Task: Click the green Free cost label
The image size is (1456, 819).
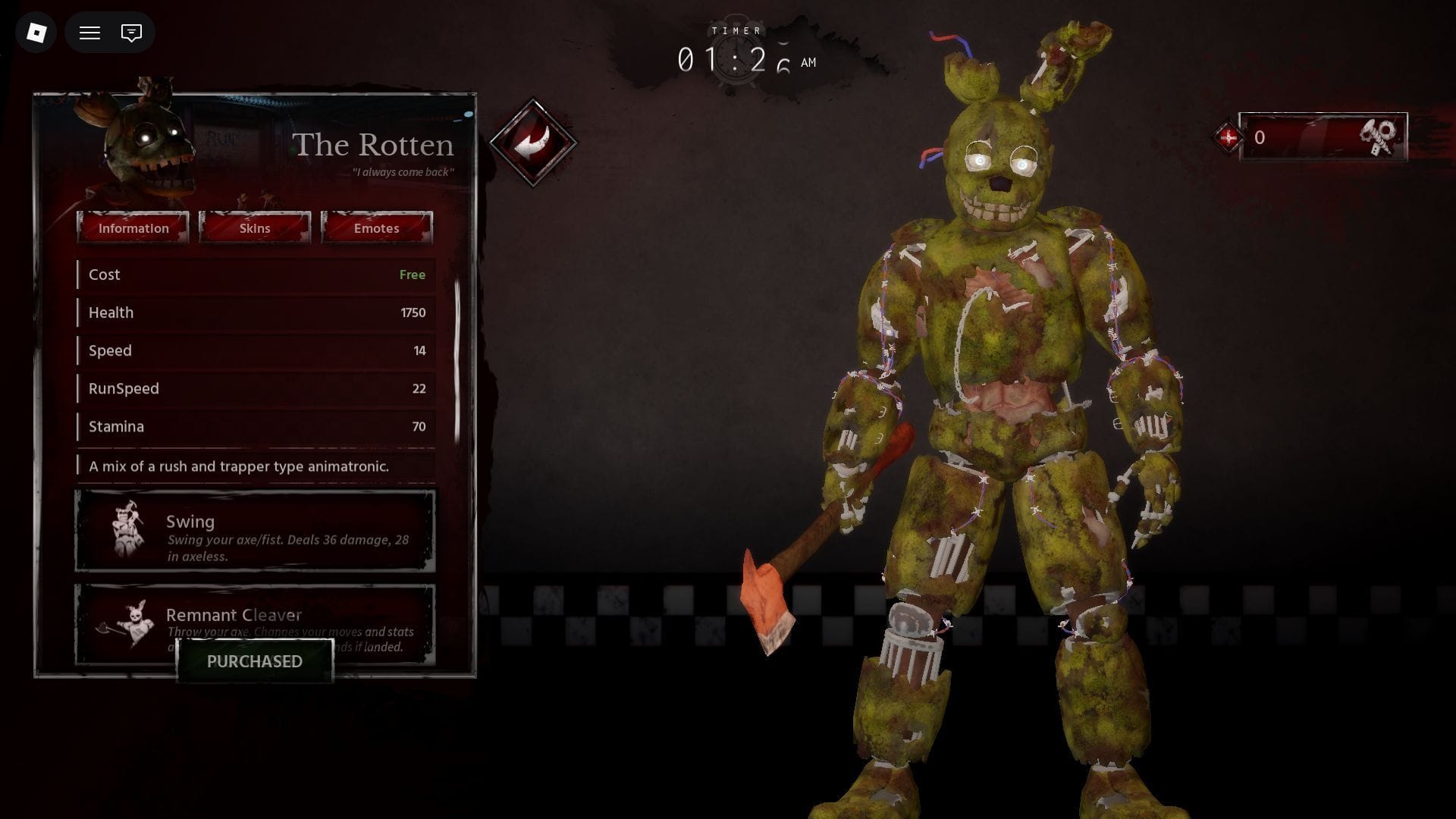Action: pyautogui.click(x=413, y=275)
